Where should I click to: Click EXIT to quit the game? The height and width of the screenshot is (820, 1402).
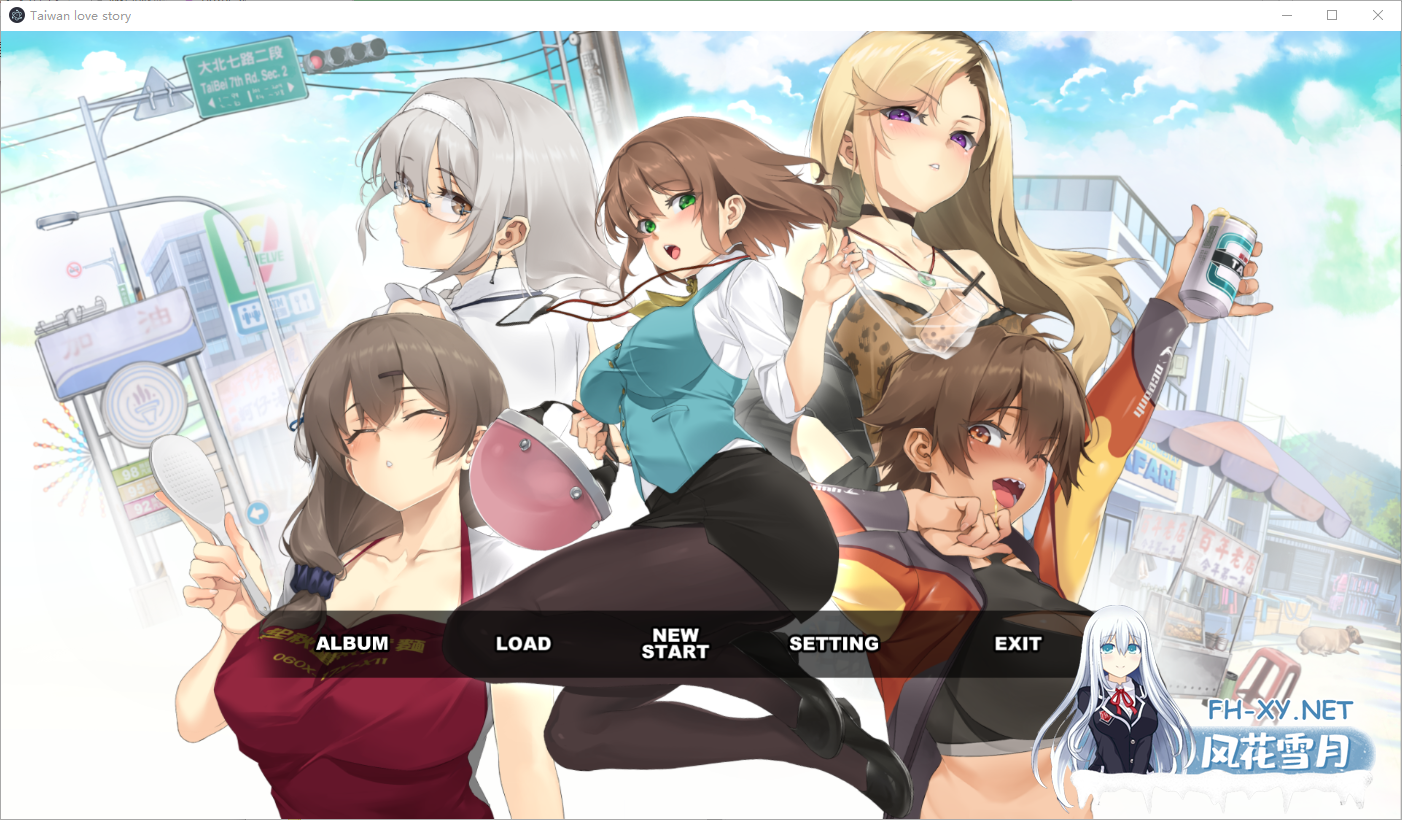(x=1017, y=644)
